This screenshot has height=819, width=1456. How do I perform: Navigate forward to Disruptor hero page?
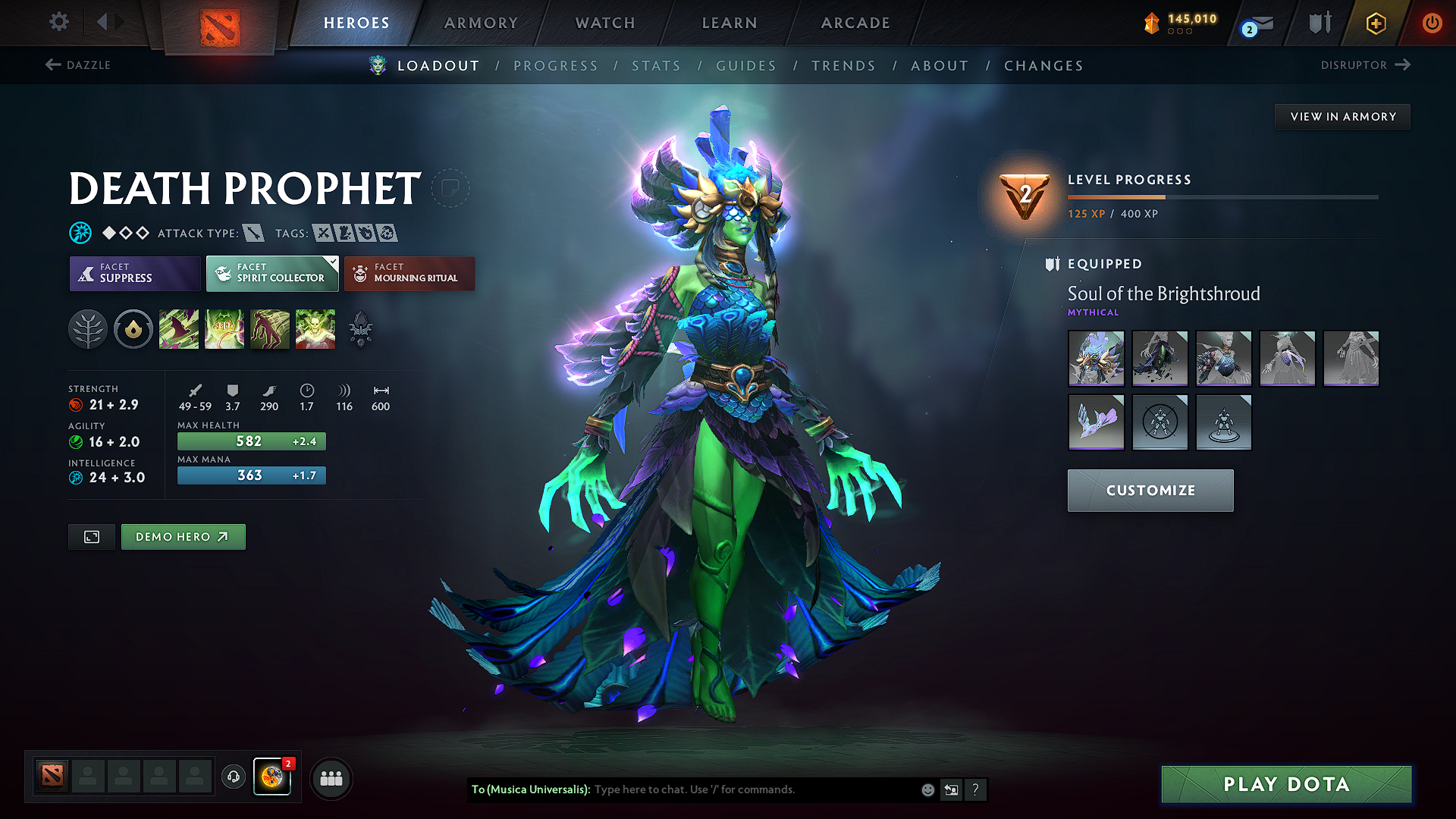coord(1365,65)
